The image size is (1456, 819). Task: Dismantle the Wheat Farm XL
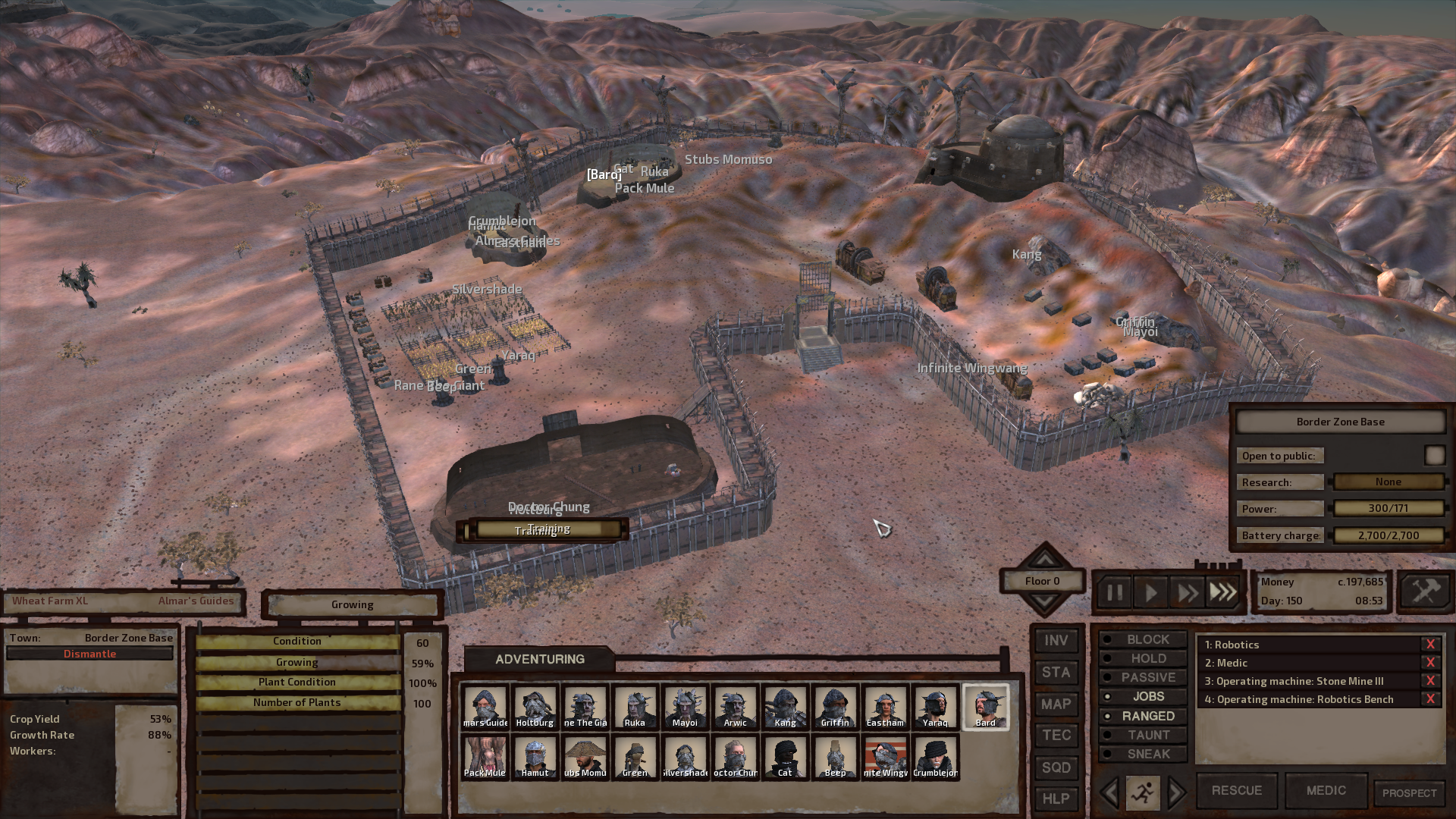click(89, 654)
